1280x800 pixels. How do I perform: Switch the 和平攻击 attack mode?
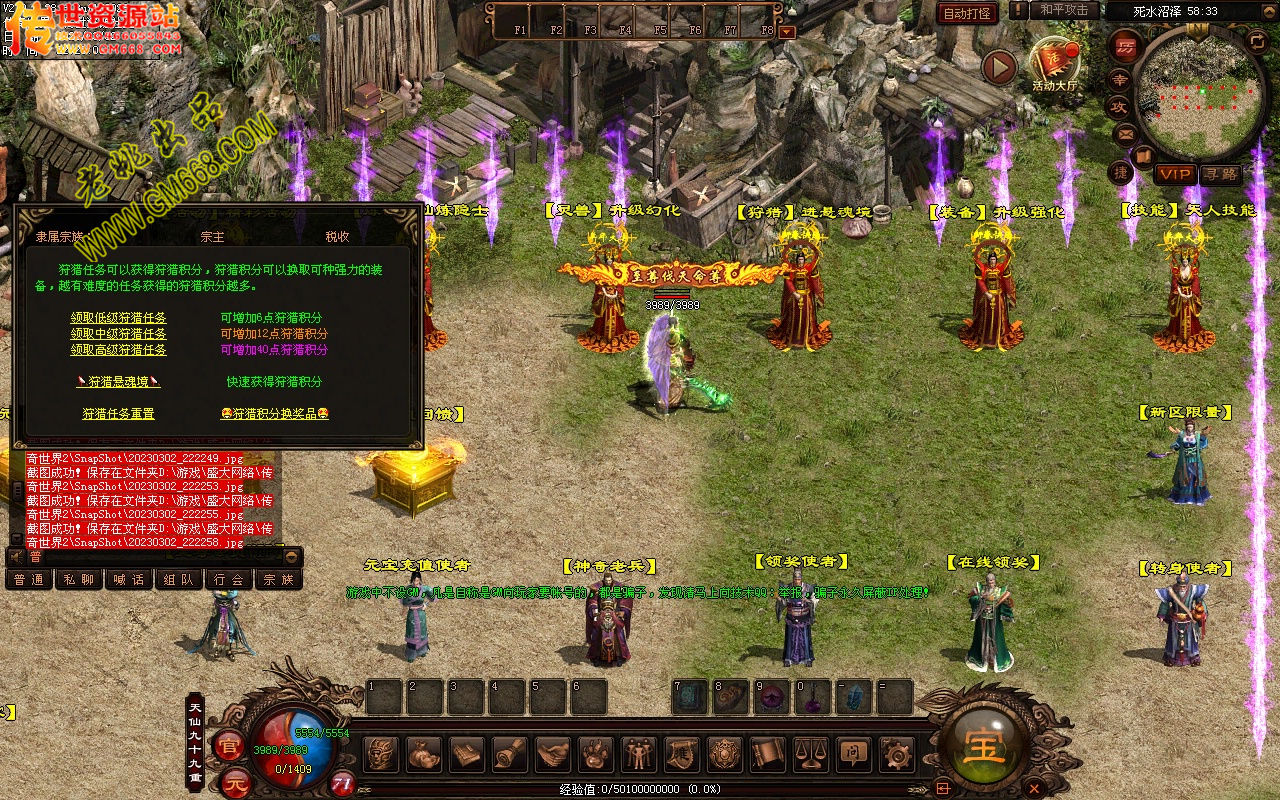pos(1063,10)
